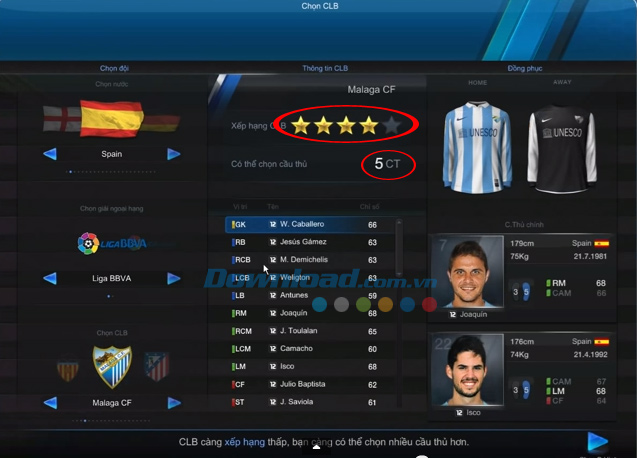Viewport: 637px width, 458px height.
Task: Select Joaquín row in the squad list
Action: (x=310, y=313)
